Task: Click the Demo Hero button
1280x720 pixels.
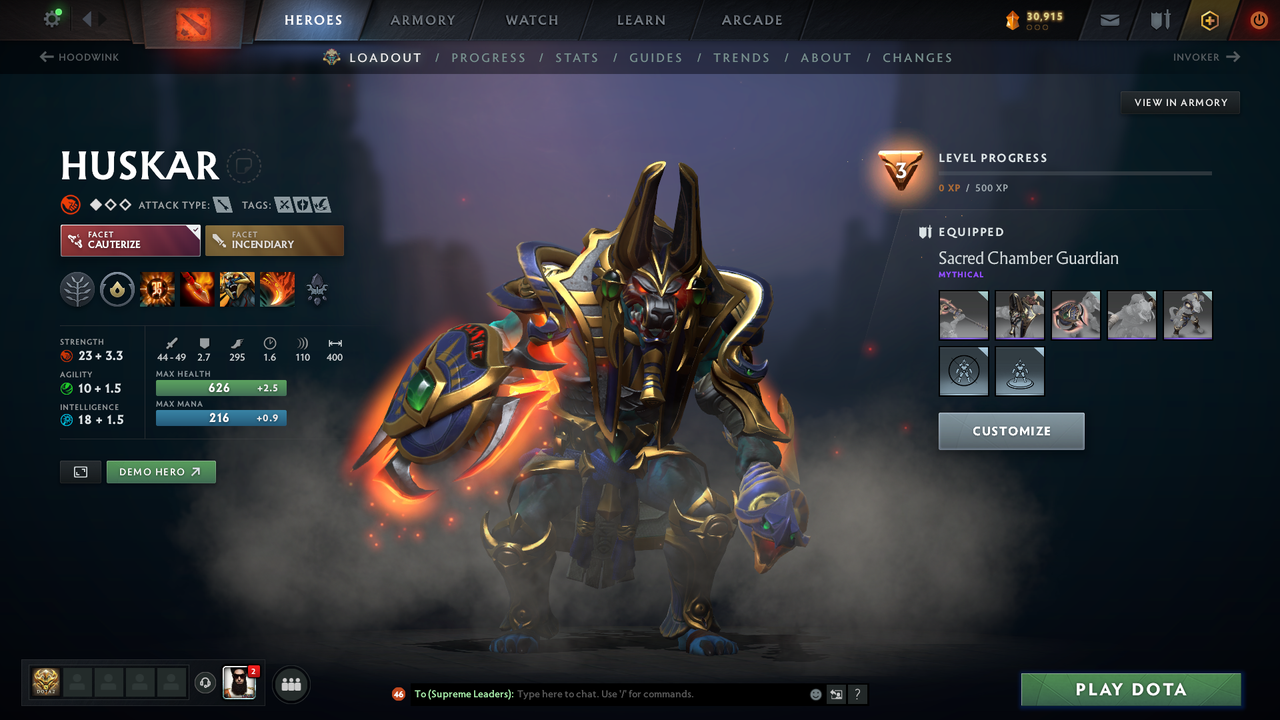Action: tap(160, 471)
